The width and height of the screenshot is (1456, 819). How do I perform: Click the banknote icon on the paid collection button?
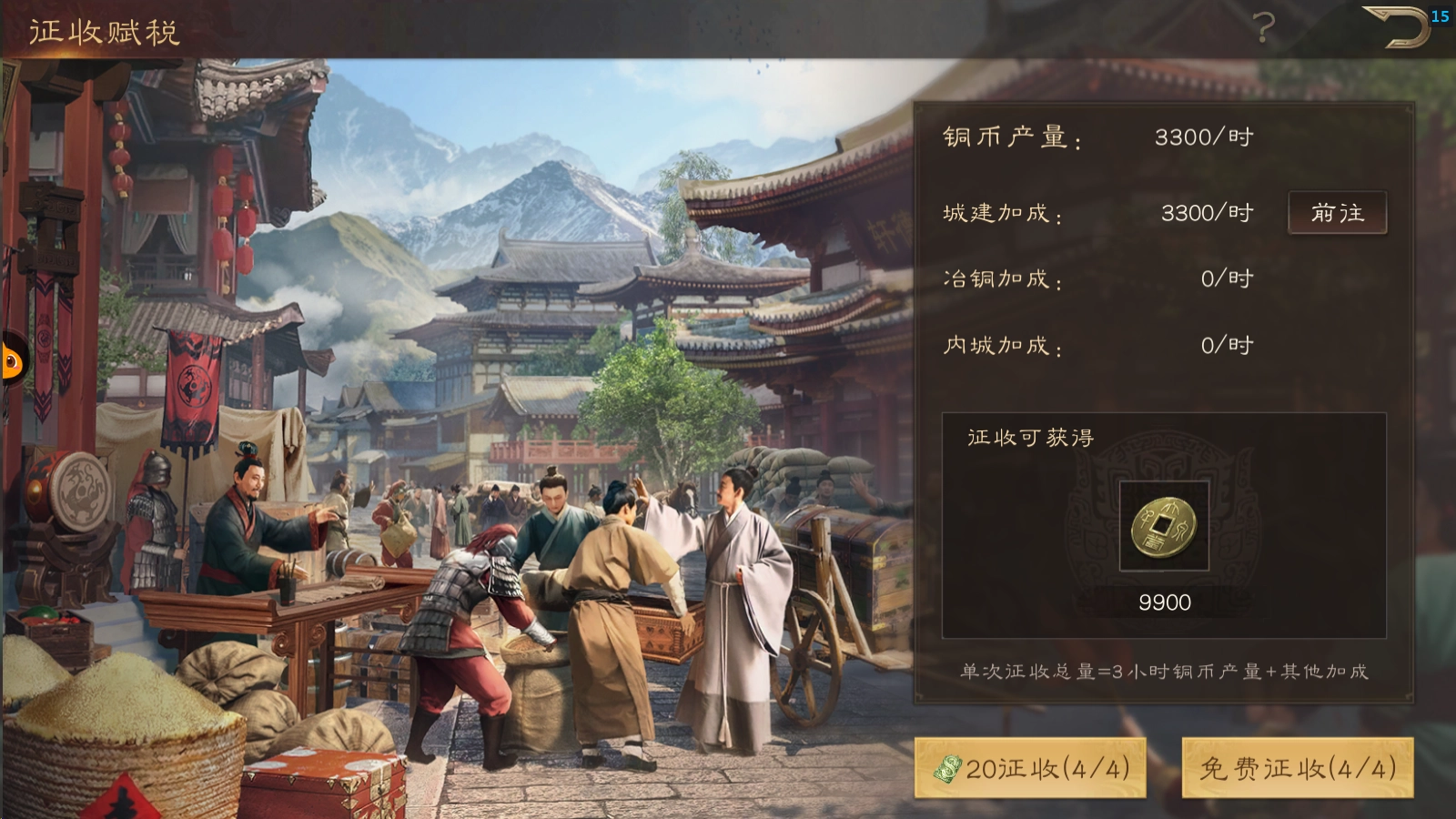coord(947,767)
